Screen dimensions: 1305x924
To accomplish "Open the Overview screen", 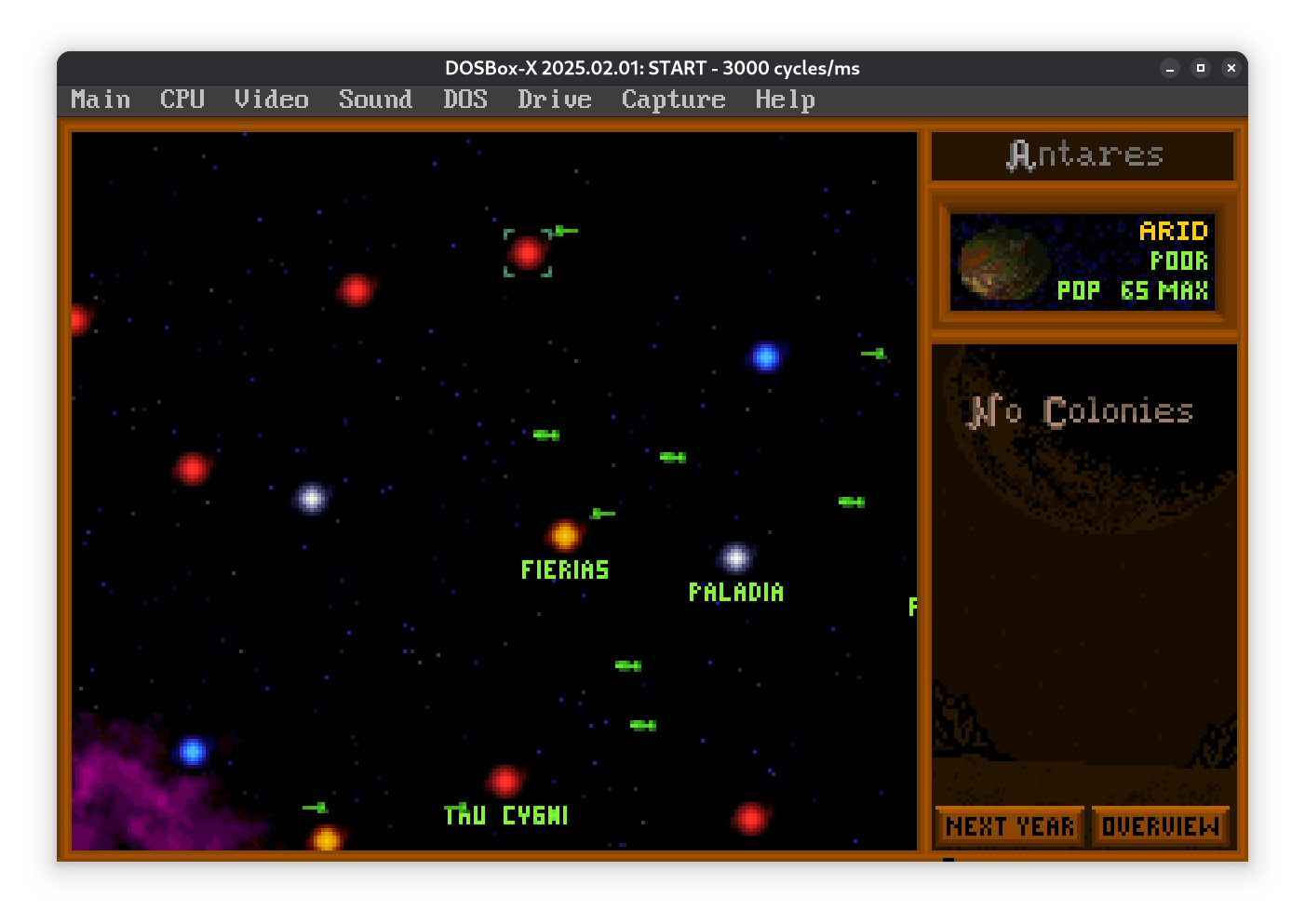I will [1160, 826].
